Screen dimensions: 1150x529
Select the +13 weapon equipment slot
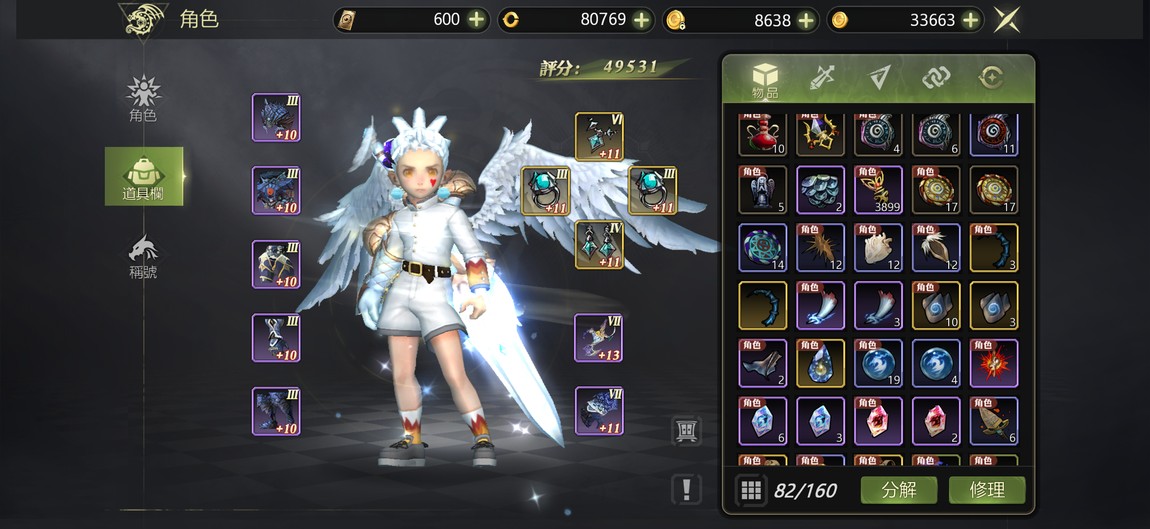[x=599, y=338]
